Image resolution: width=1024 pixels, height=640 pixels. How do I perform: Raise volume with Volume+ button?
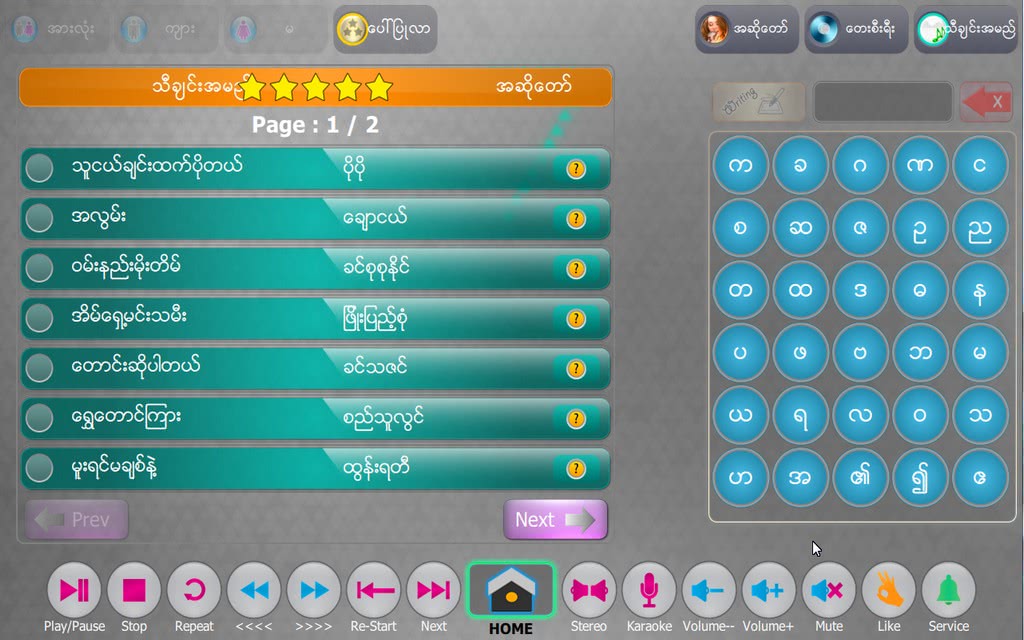pos(768,590)
